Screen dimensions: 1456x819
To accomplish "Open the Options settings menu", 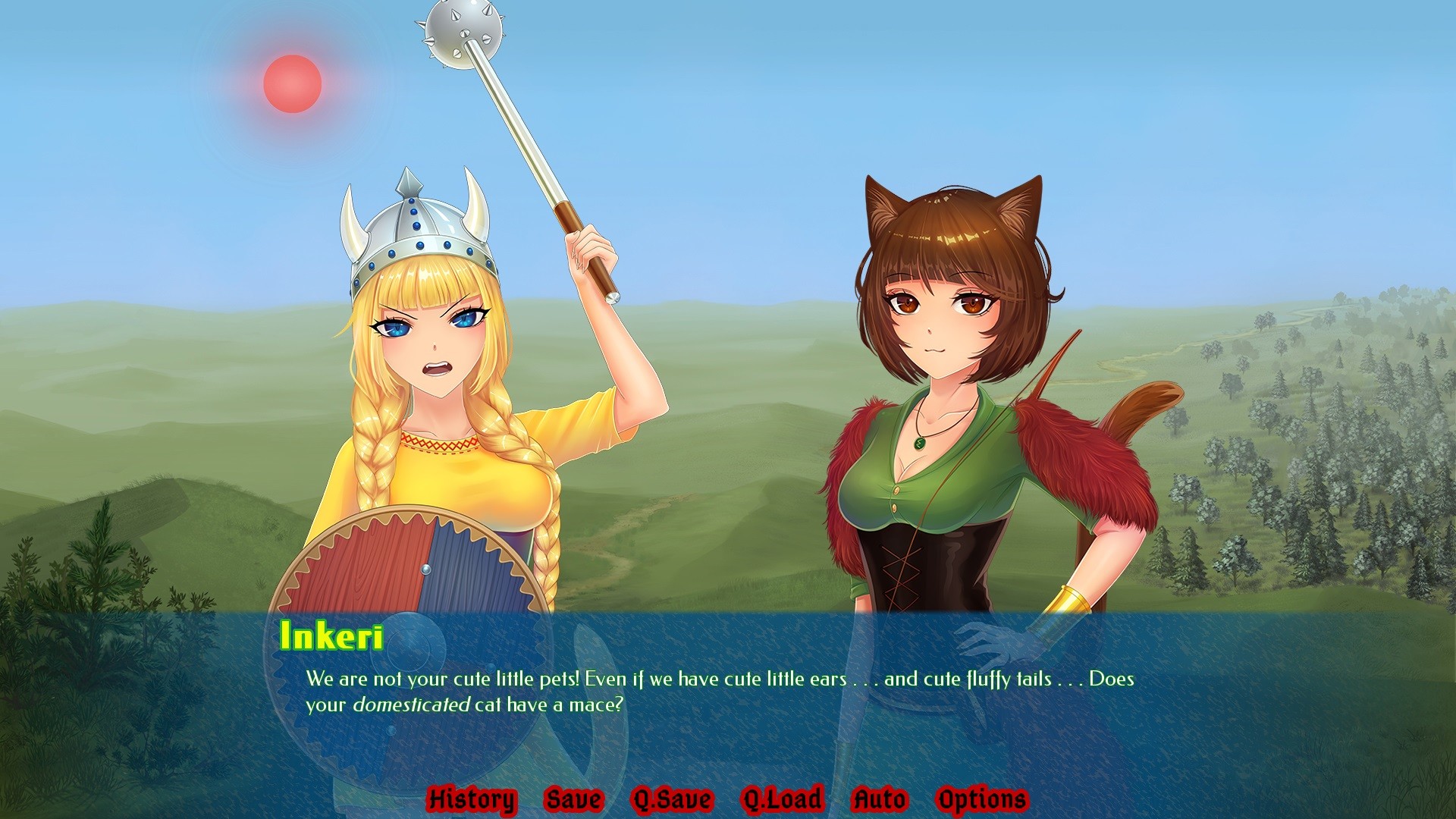I will click(982, 799).
